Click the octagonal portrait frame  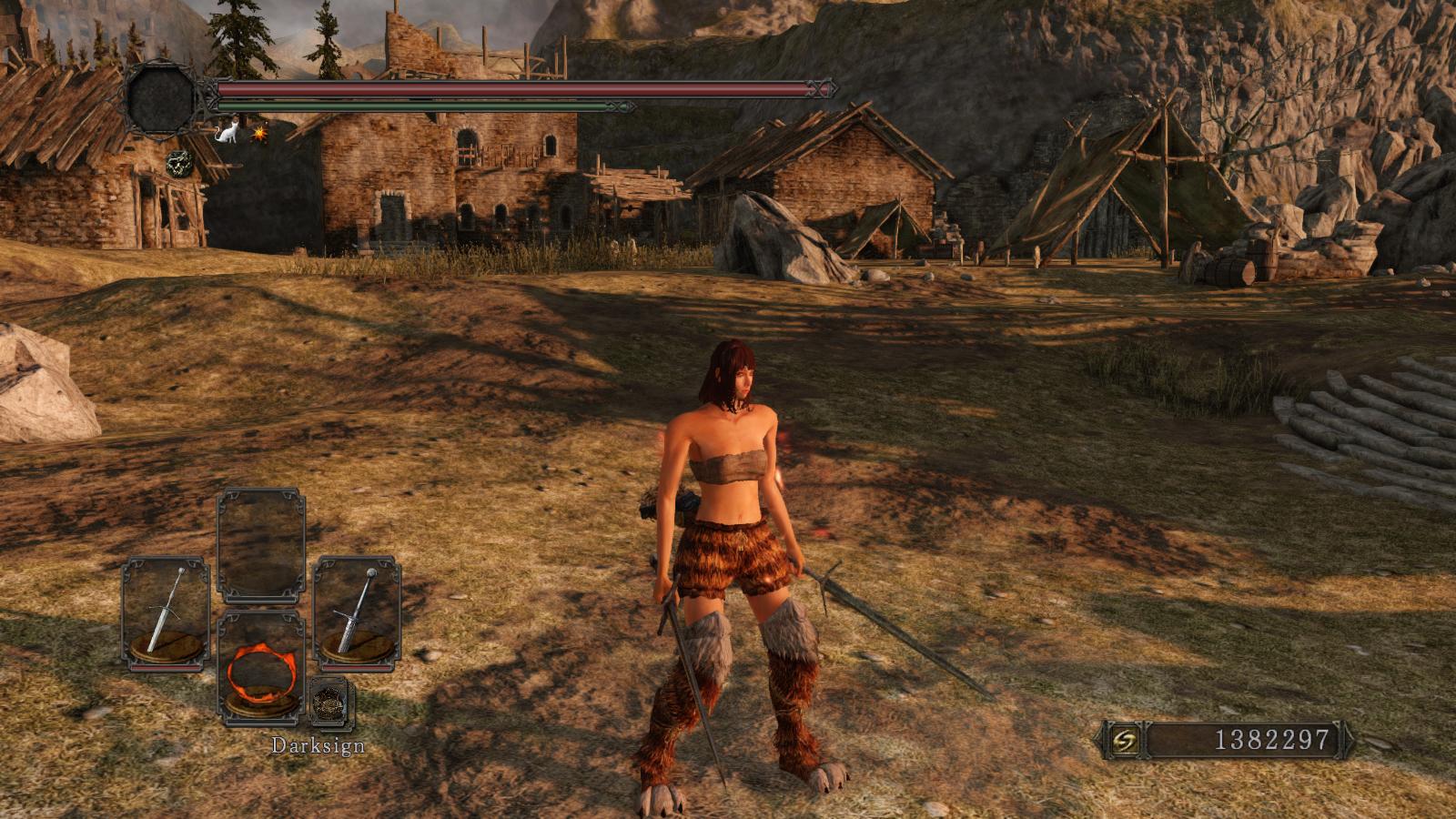[x=161, y=100]
